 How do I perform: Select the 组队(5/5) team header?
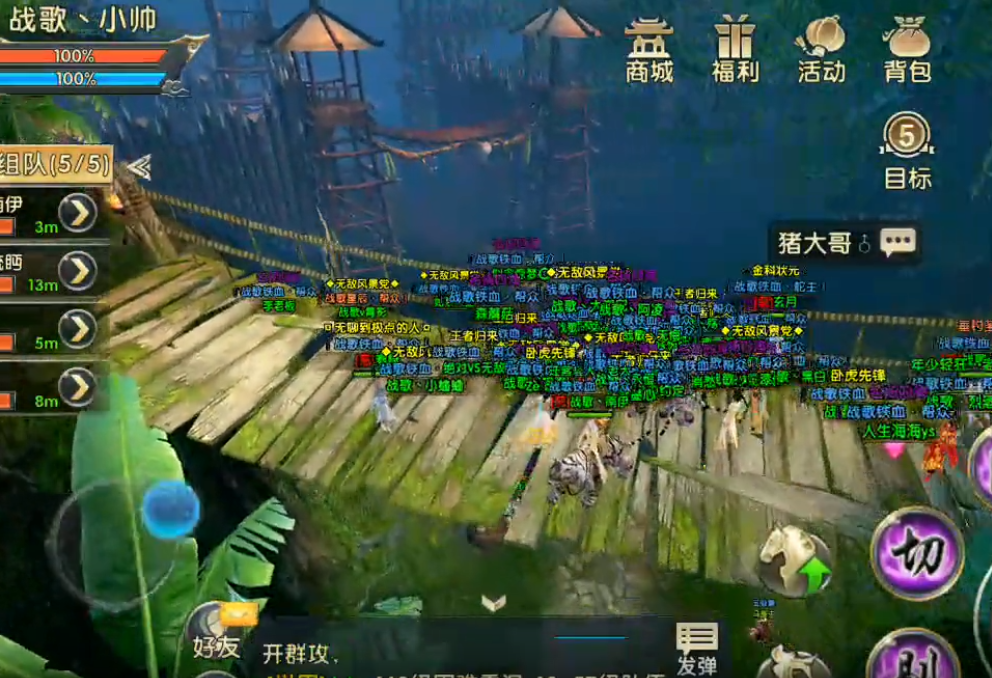56,164
